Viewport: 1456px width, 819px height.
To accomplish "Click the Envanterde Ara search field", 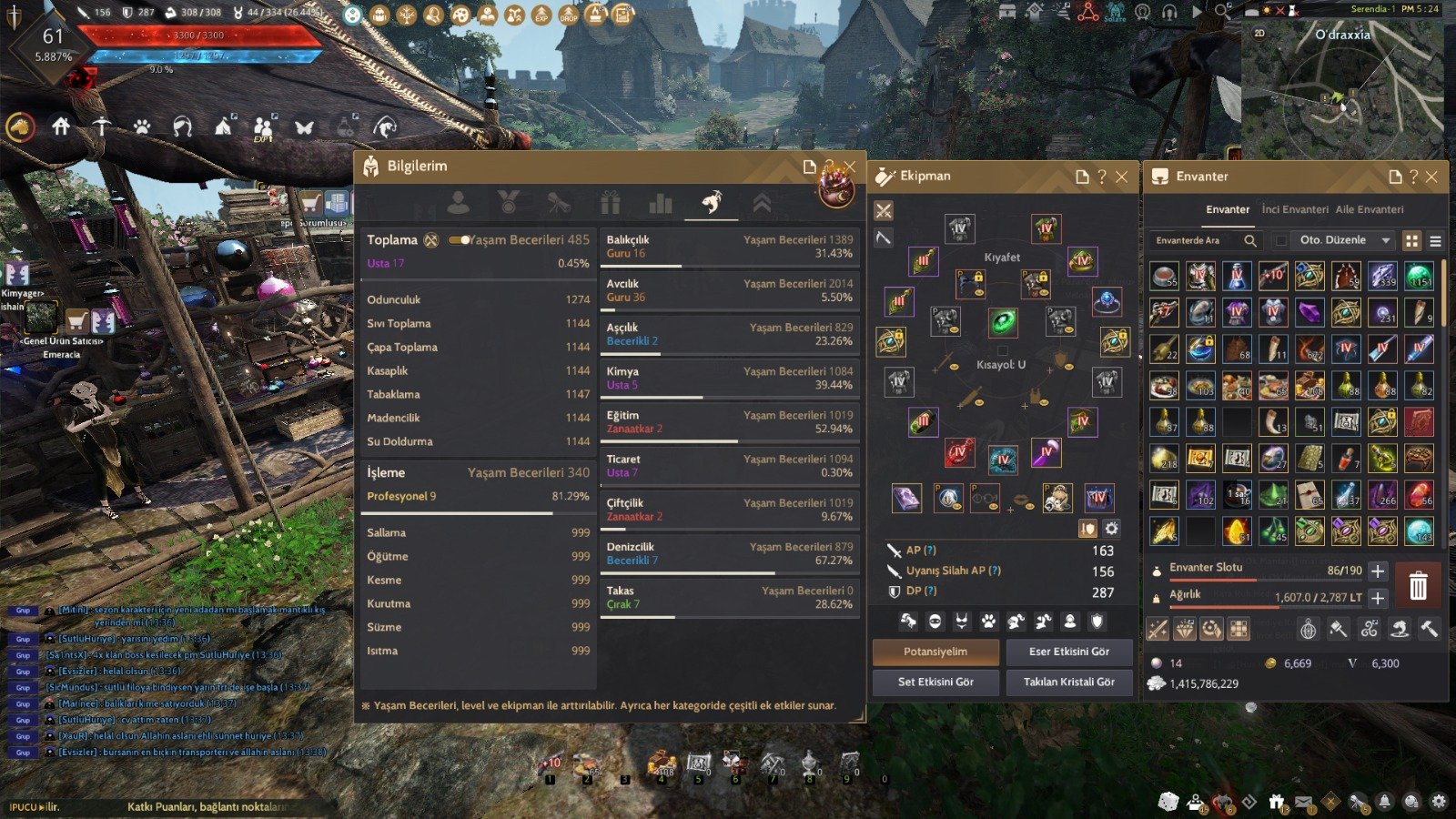I will [1197, 240].
